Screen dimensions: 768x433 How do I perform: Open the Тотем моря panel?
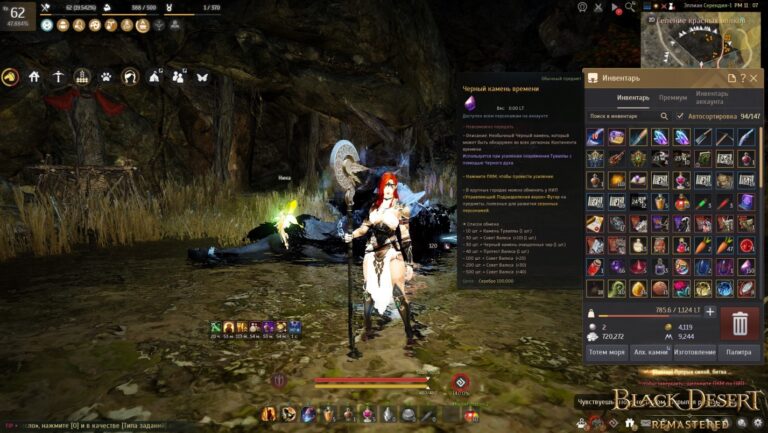(x=608, y=352)
